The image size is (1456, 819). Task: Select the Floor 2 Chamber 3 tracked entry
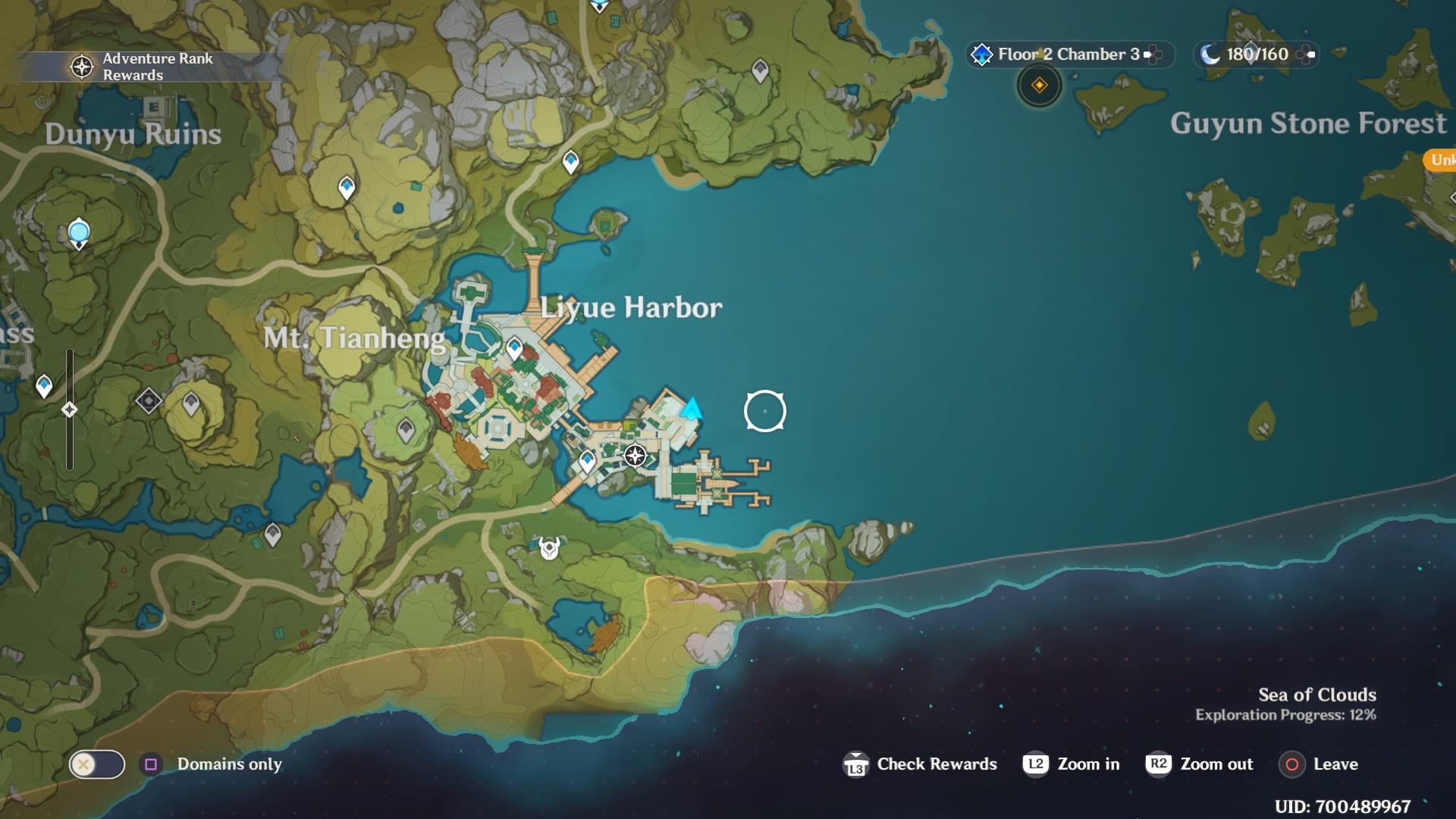[1065, 54]
